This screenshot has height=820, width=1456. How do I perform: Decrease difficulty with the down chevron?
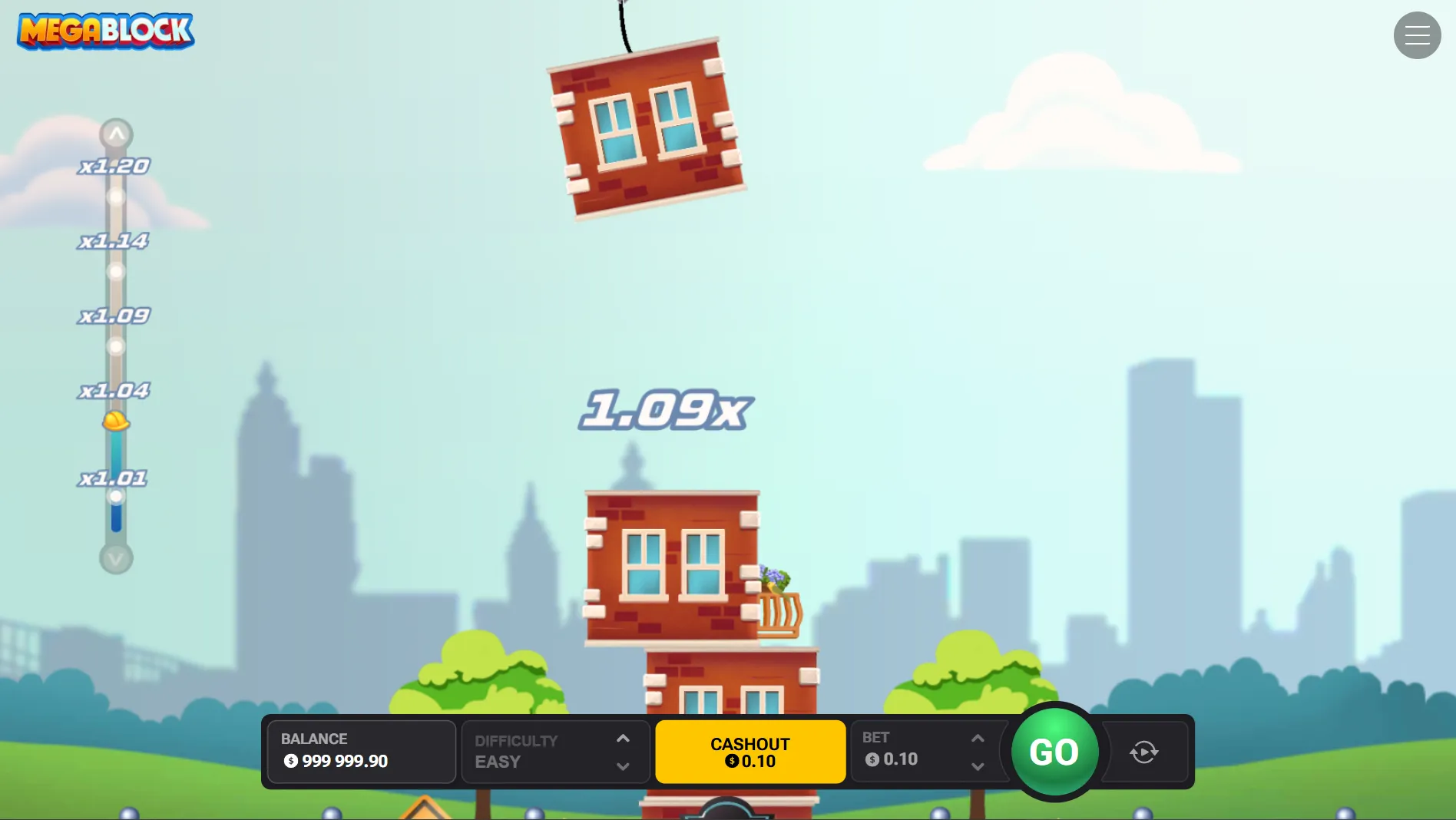[623, 765]
